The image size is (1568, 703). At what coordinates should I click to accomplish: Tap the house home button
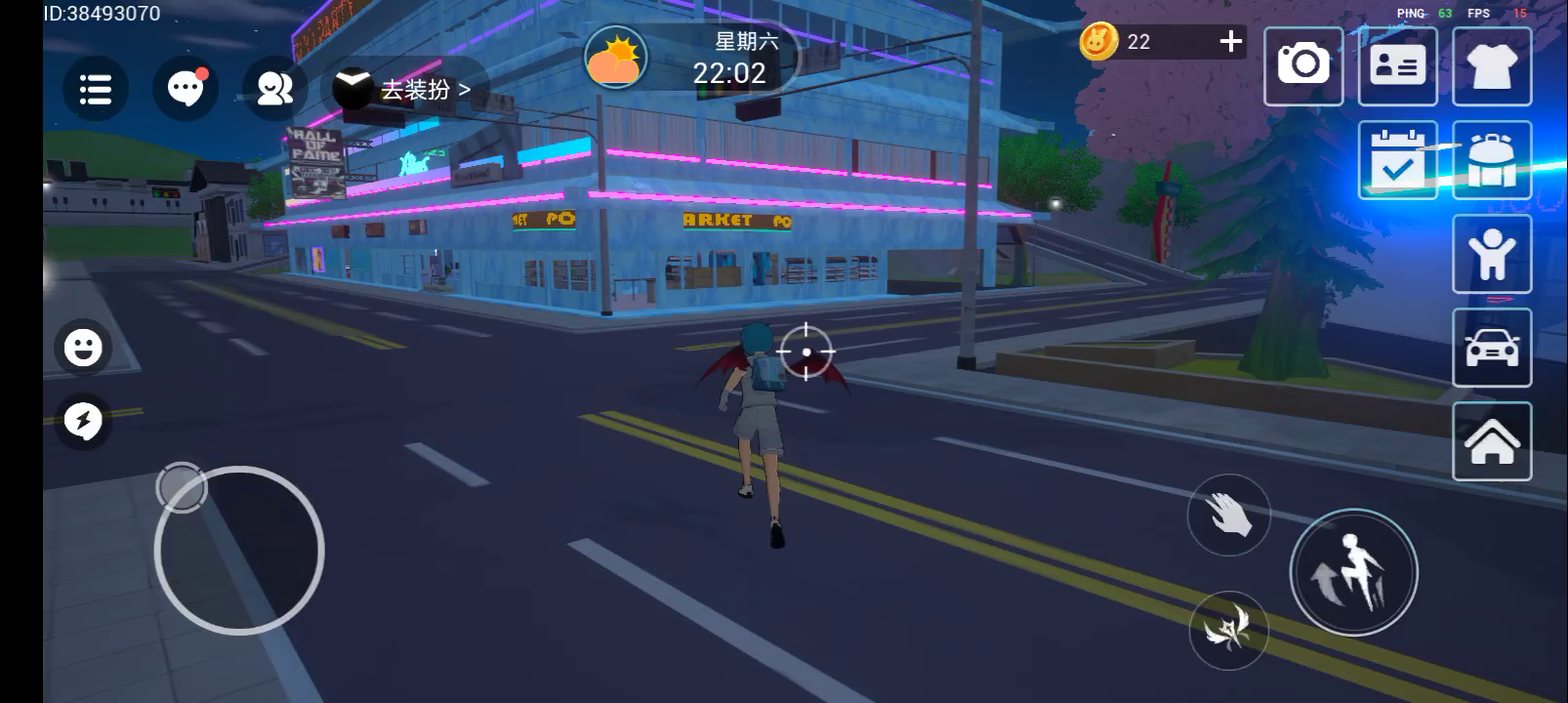tap(1491, 441)
